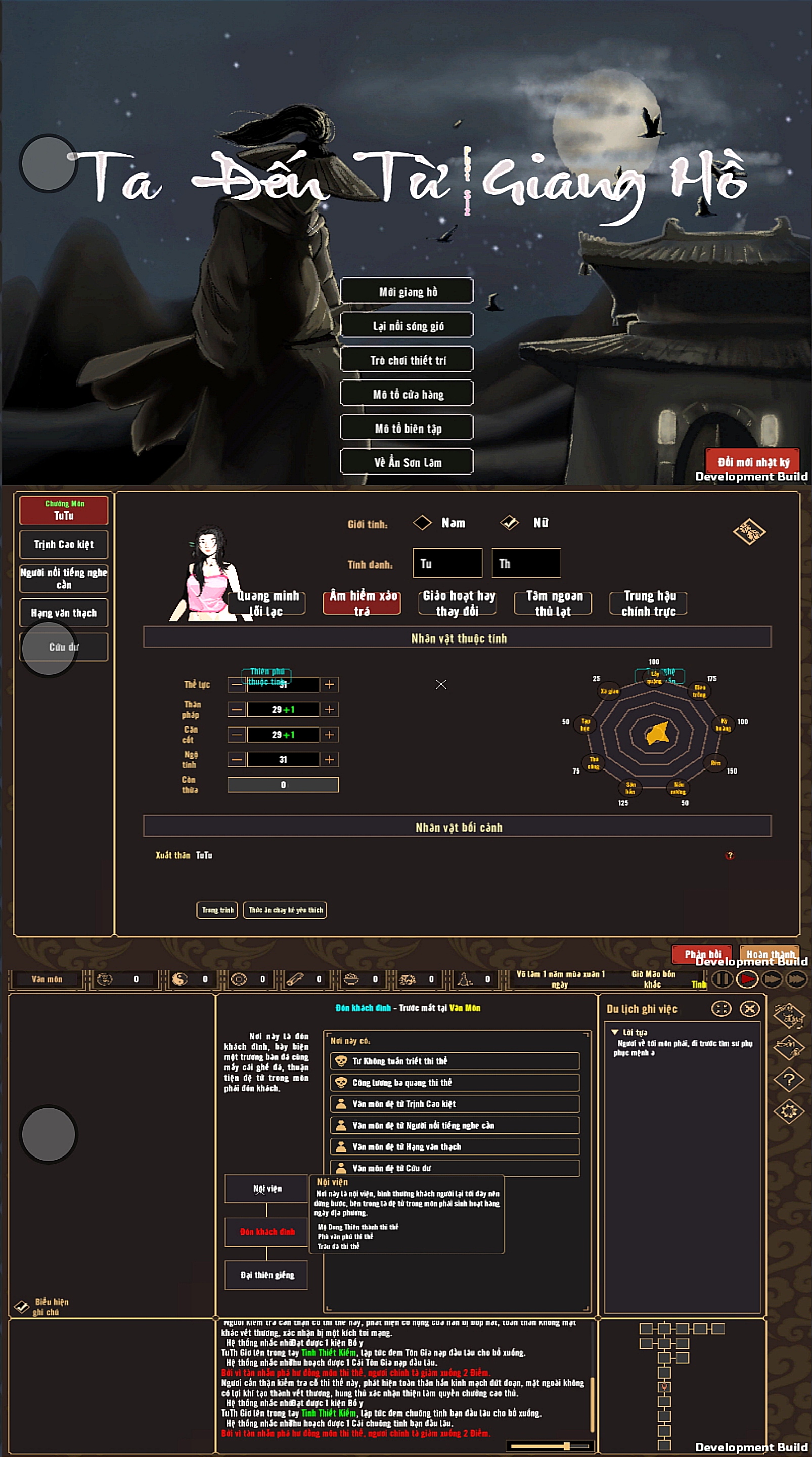Image resolution: width=812 pixels, height=1457 pixels.
Task: Choose Âm hiểm xảo trá personality
Action: 362,603
